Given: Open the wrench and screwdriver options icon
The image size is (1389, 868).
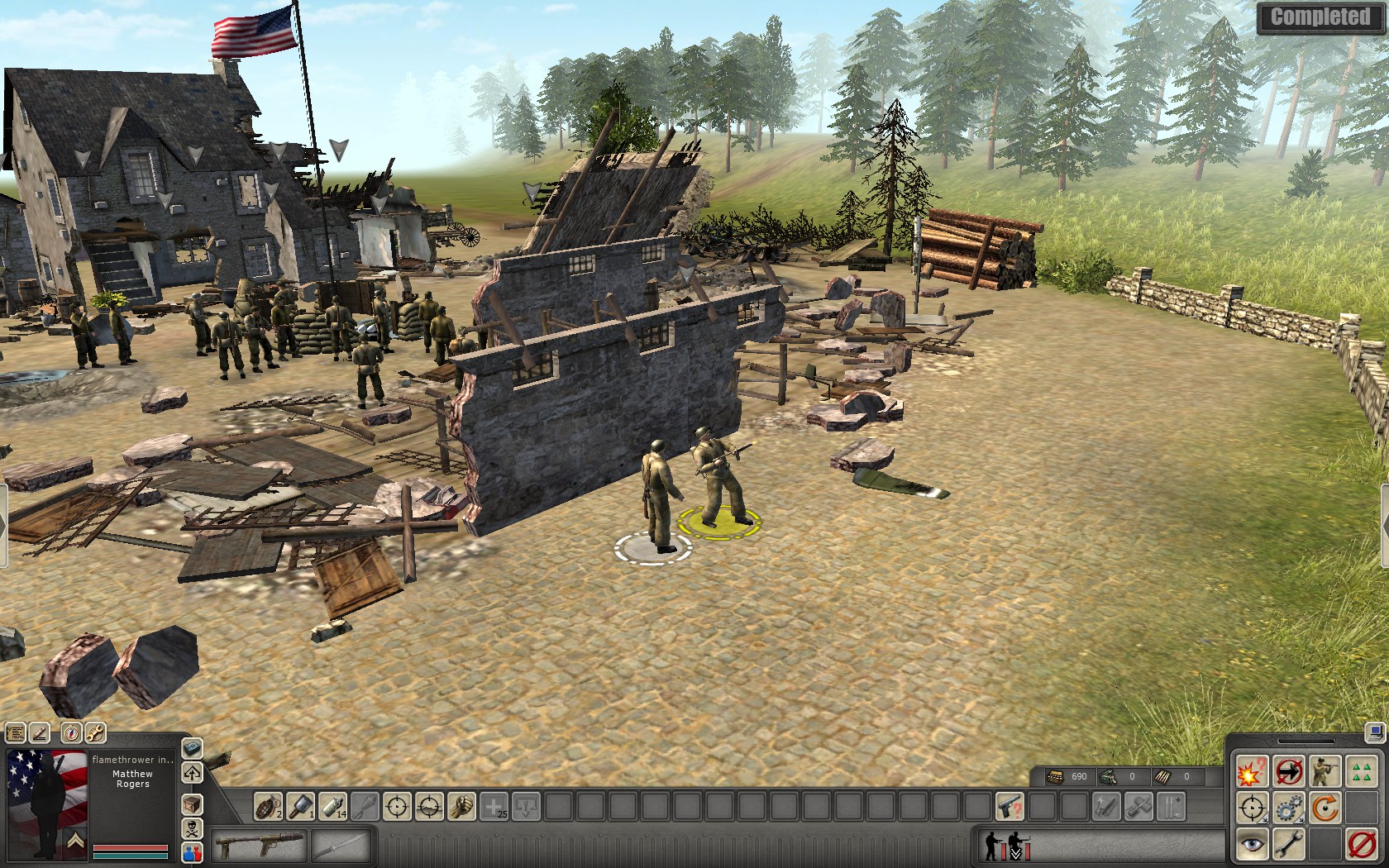Looking at the screenshot, I should 95,732.
